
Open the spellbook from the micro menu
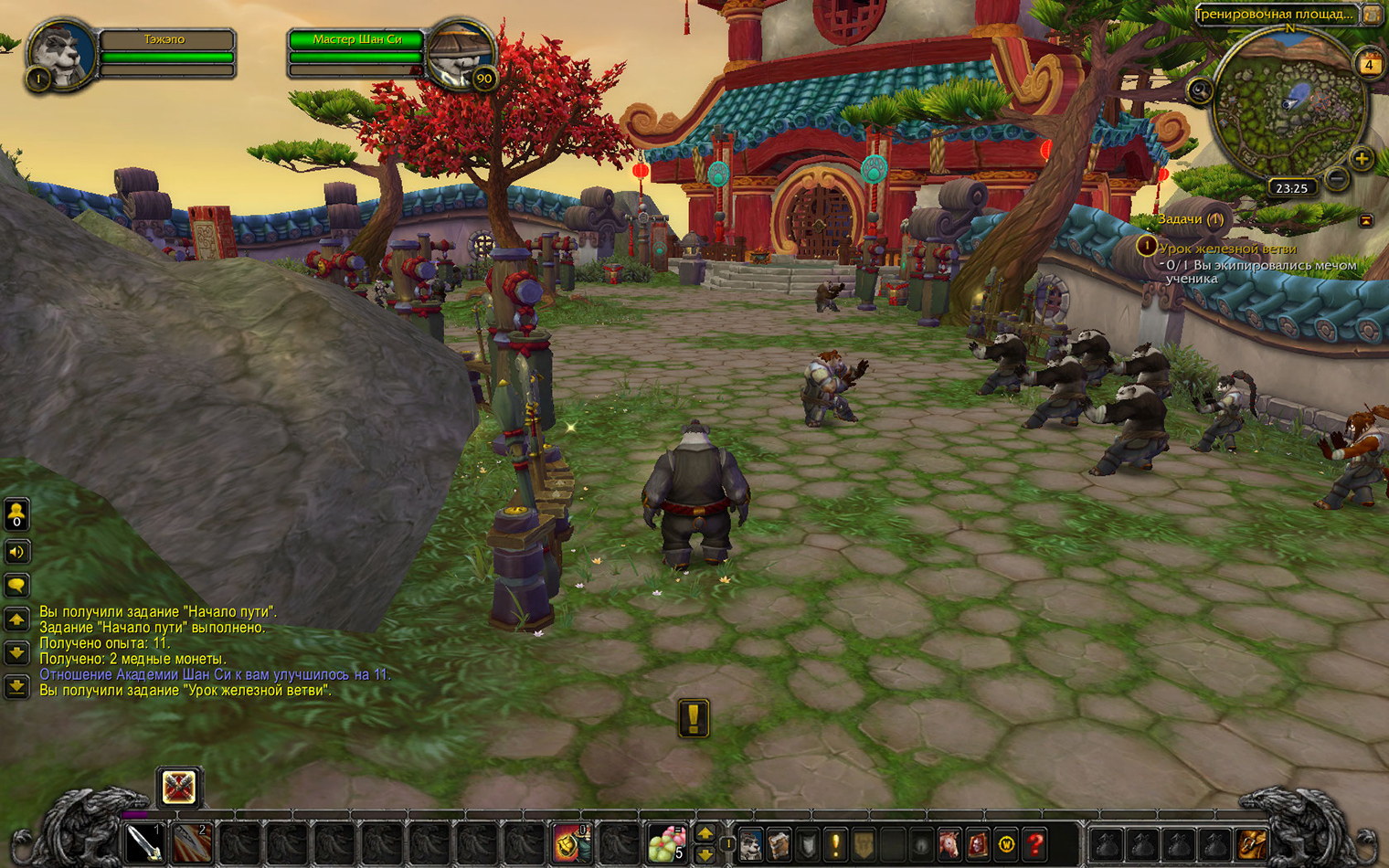(x=778, y=845)
